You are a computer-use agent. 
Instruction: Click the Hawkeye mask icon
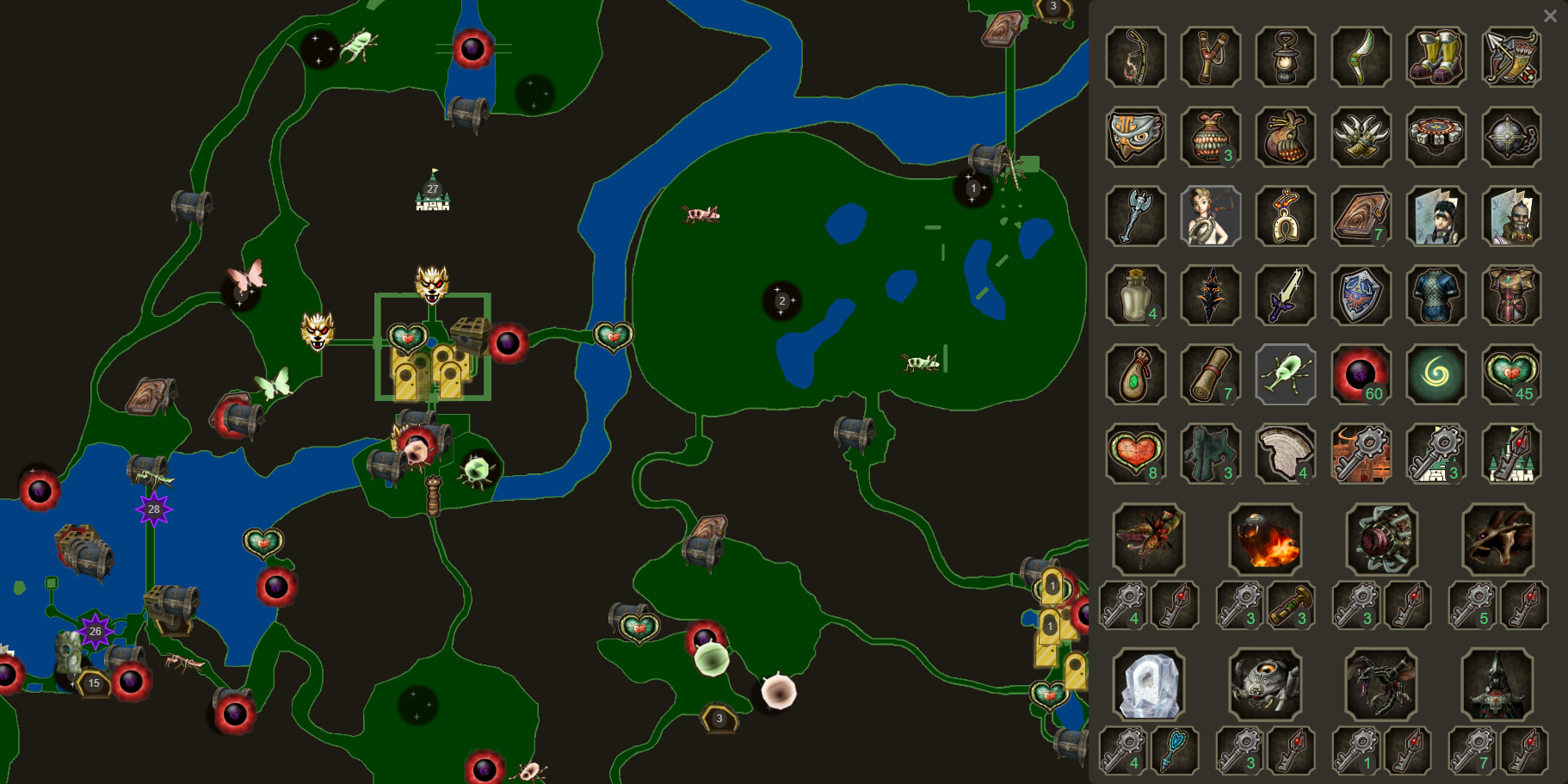1135,137
